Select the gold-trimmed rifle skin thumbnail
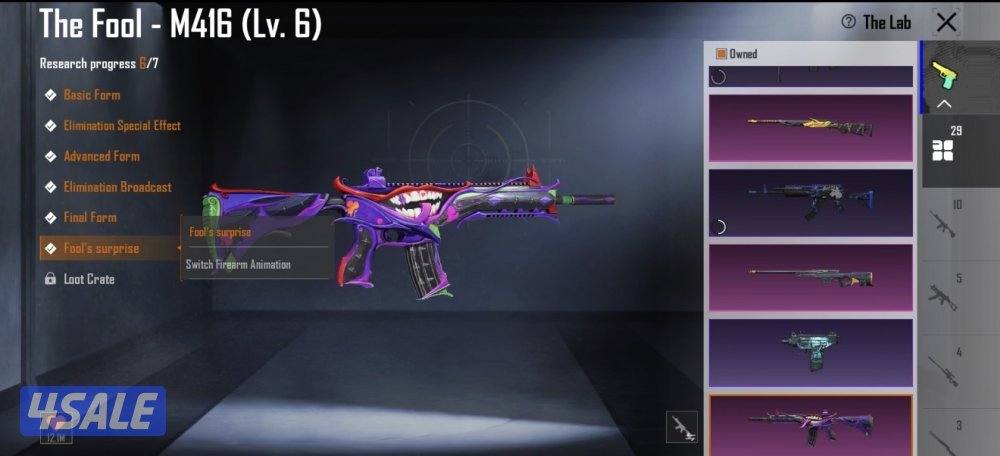The height and width of the screenshot is (456, 1000). (810, 127)
